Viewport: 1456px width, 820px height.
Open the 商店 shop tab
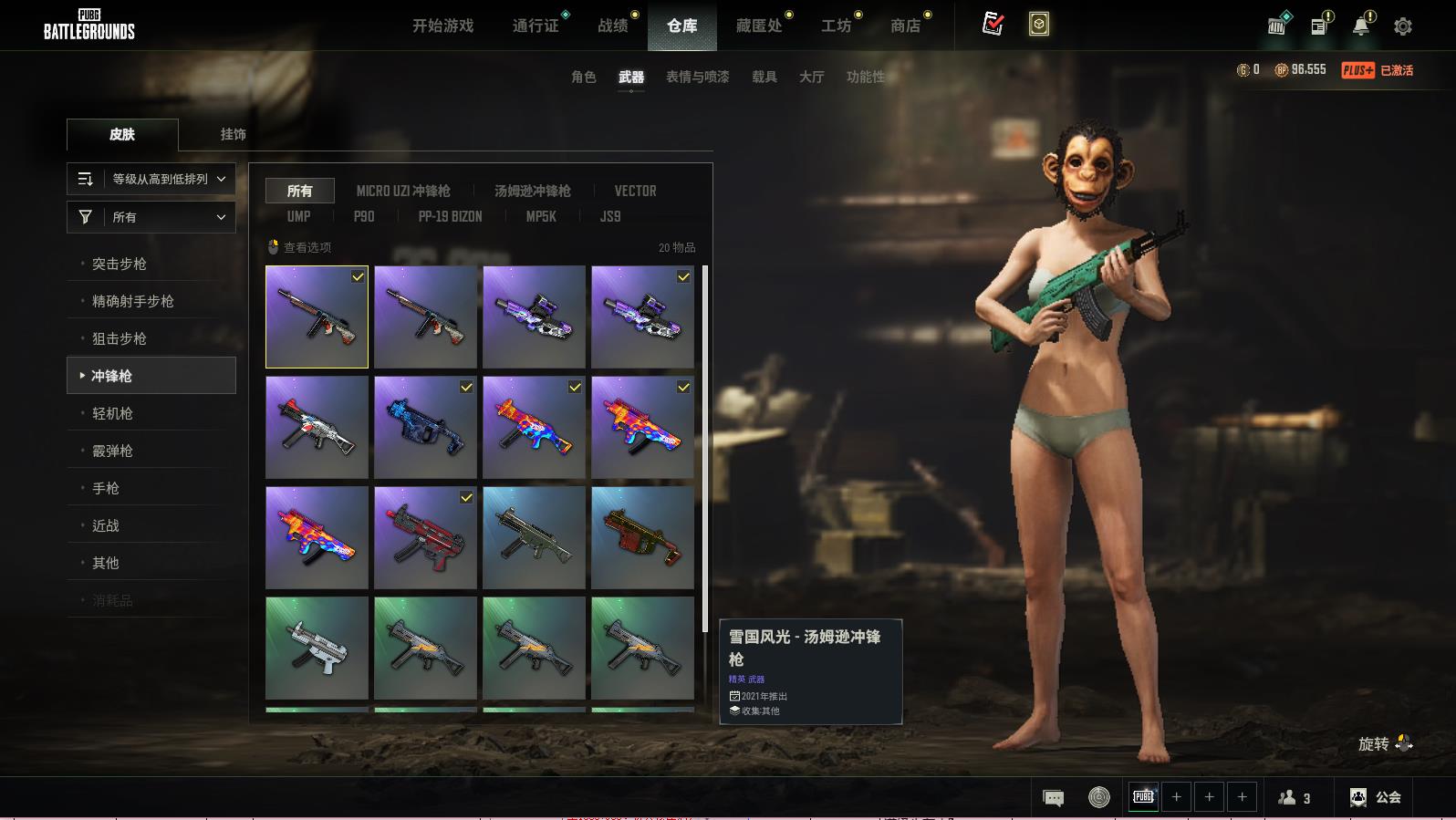pos(905,26)
